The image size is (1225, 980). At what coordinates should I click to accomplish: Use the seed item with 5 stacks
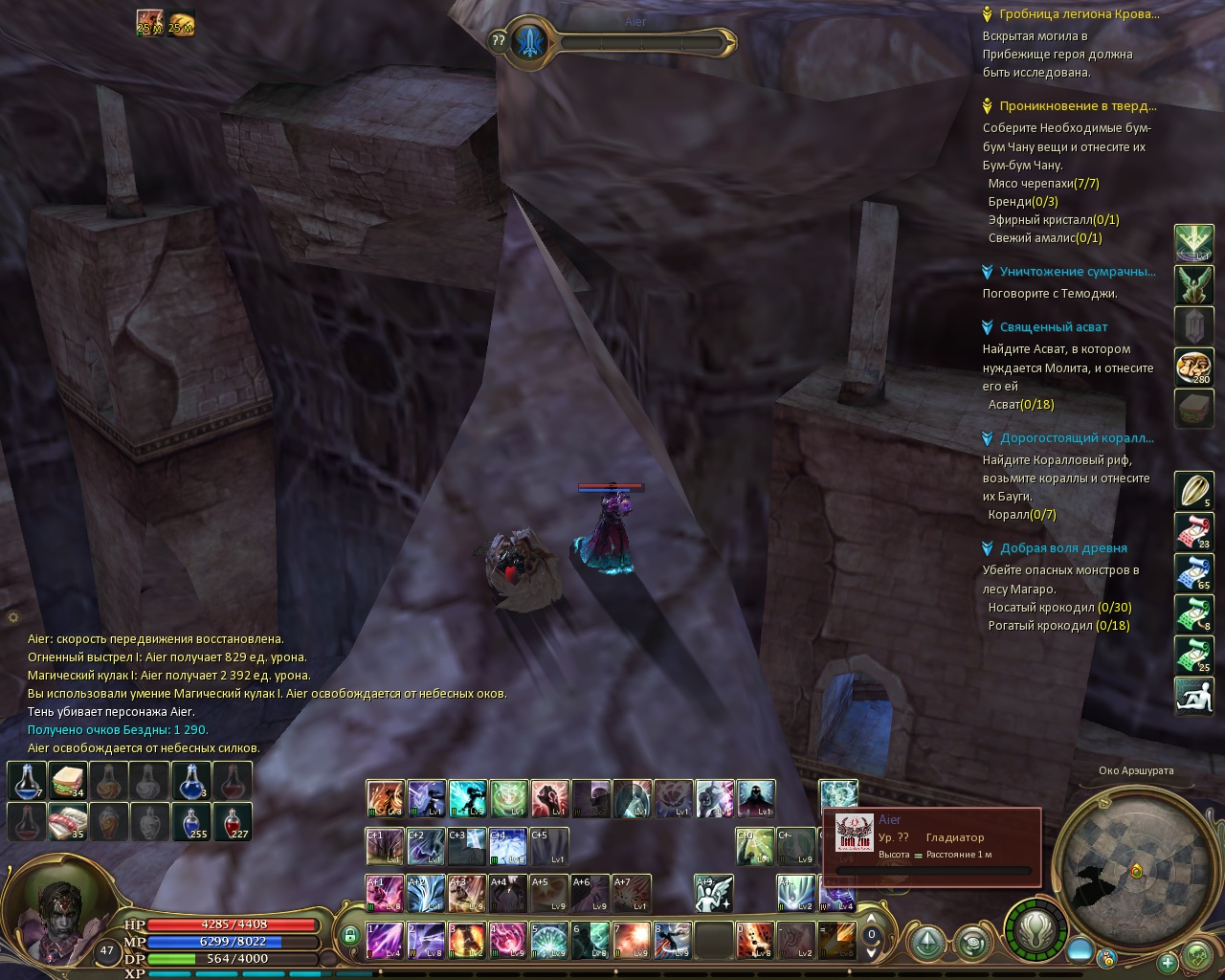point(1193,491)
